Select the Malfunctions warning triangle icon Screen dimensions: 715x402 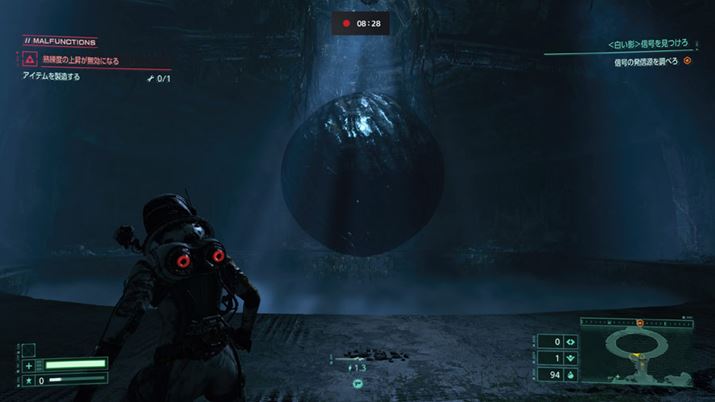point(30,60)
